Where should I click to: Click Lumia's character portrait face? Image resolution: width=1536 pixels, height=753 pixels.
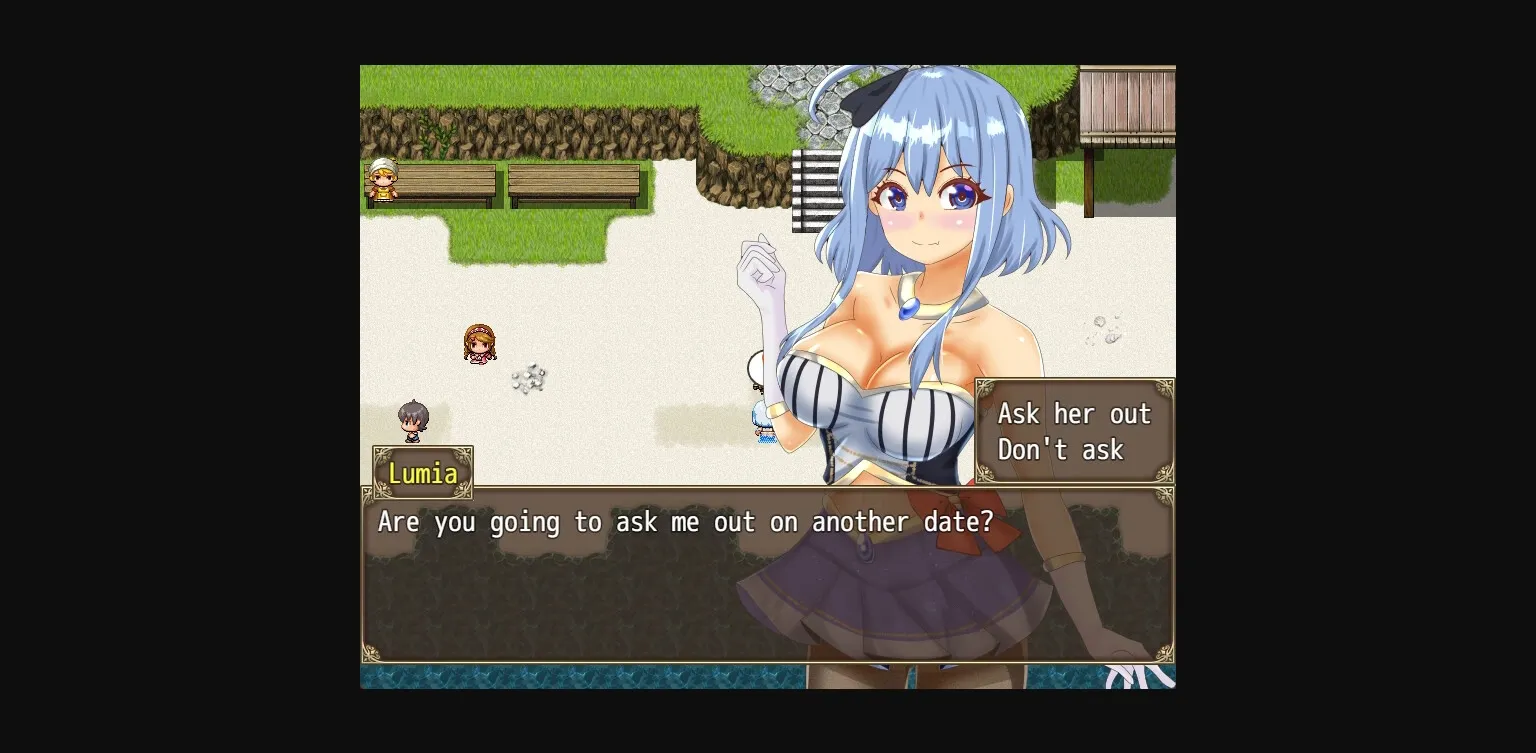[925, 200]
